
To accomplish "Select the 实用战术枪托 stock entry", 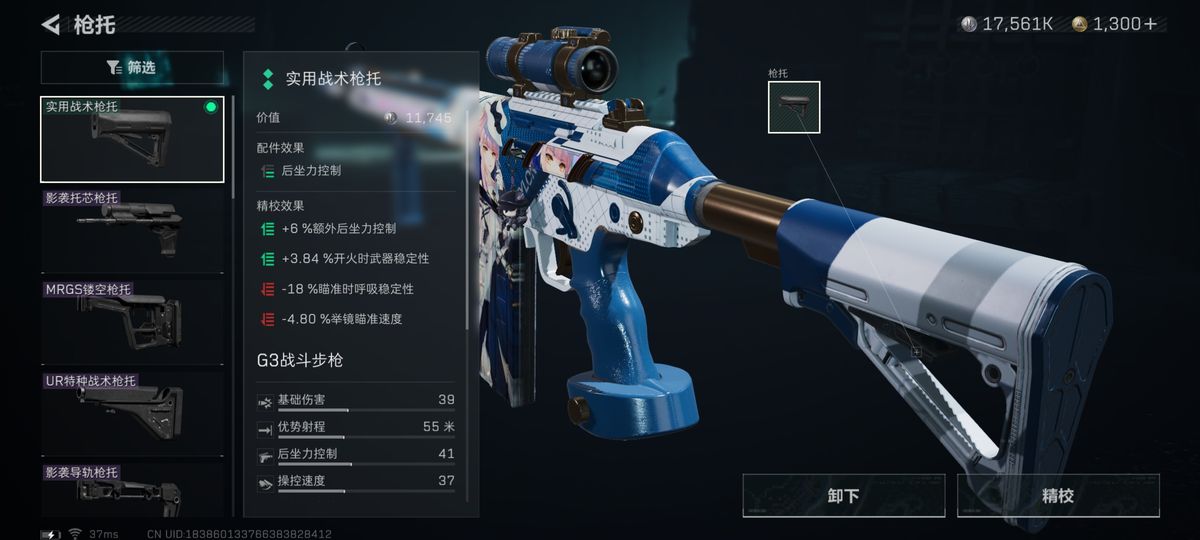I will click(132, 139).
